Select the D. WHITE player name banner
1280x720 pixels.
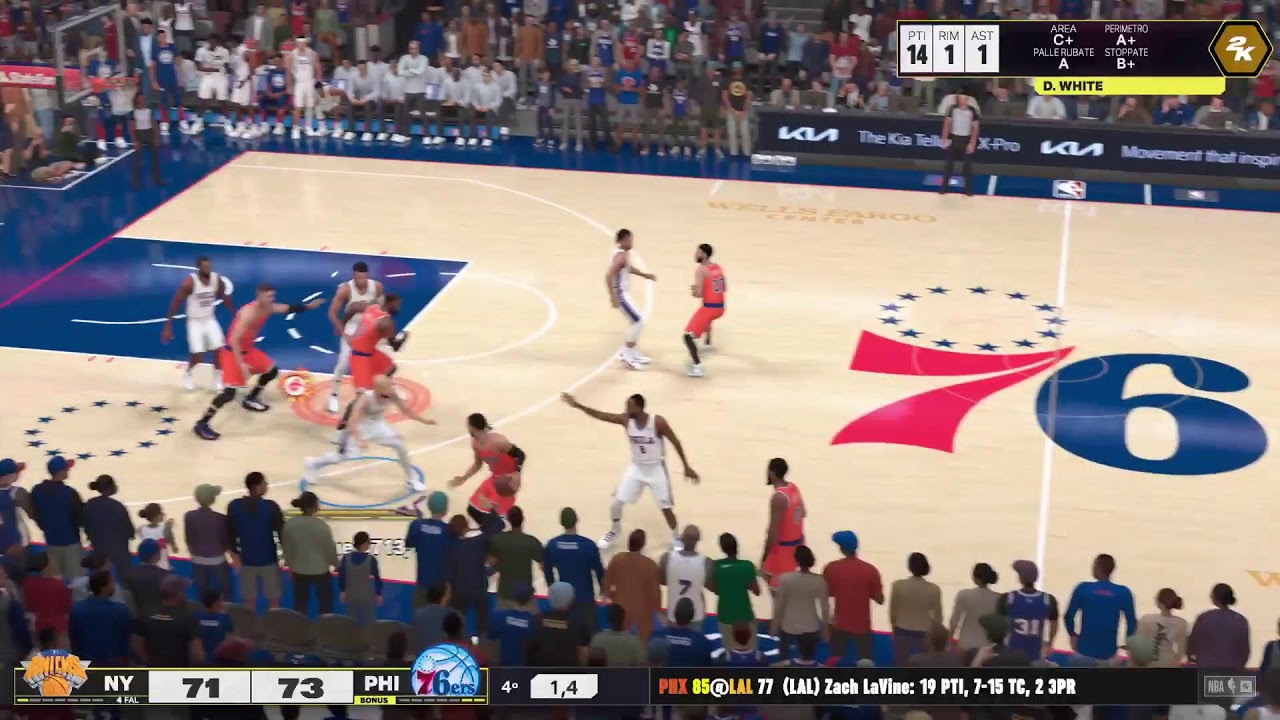click(x=1128, y=86)
